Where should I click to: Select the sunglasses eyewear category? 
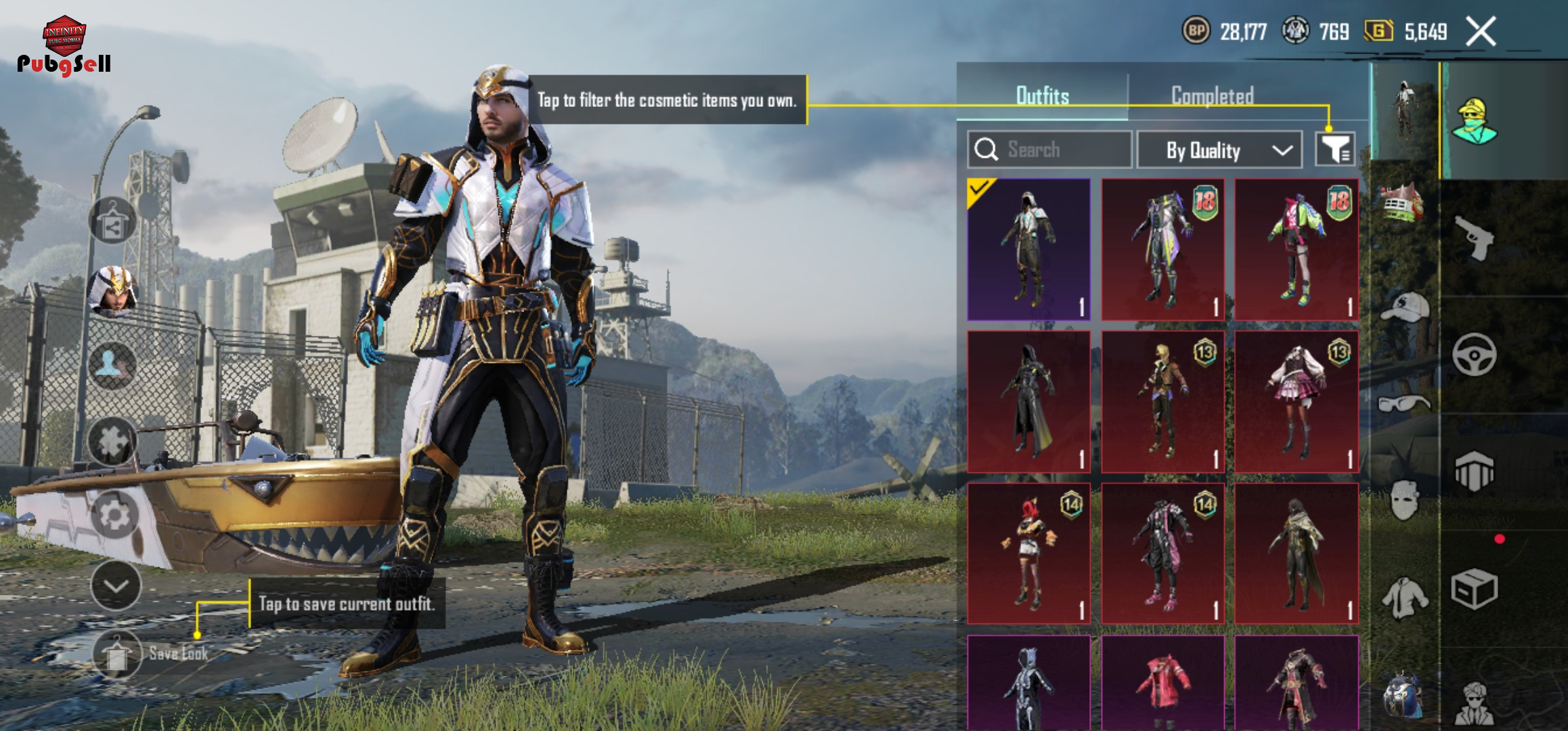[x=1404, y=404]
